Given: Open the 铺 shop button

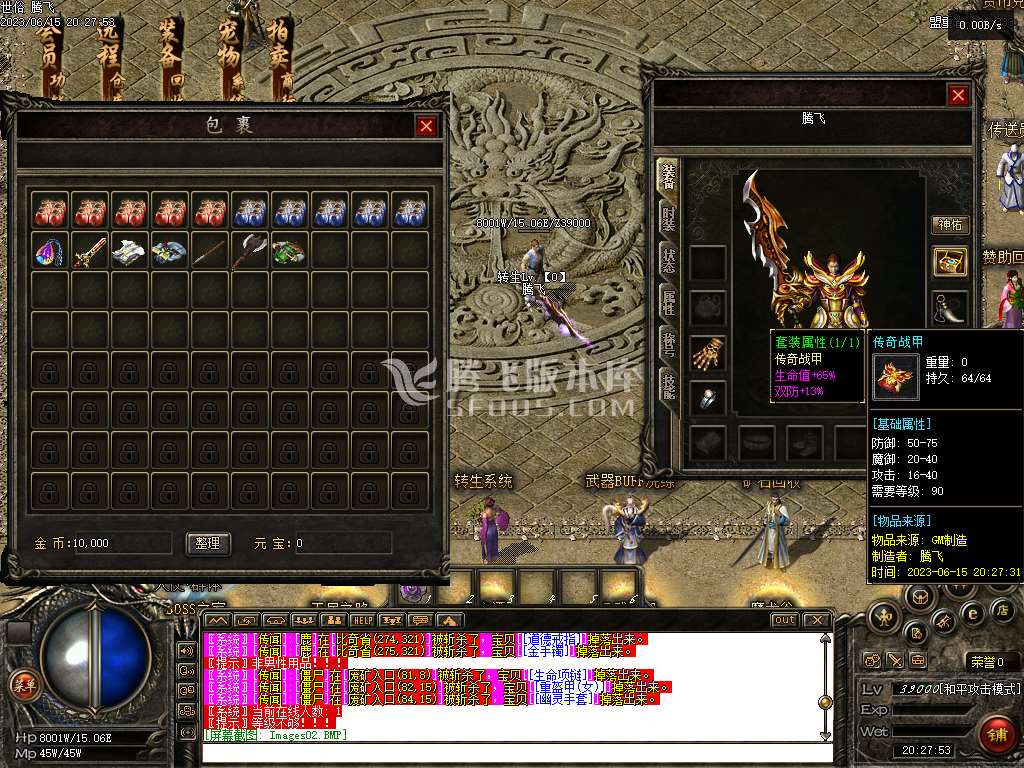Looking at the screenshot, I should pos(996,734).
